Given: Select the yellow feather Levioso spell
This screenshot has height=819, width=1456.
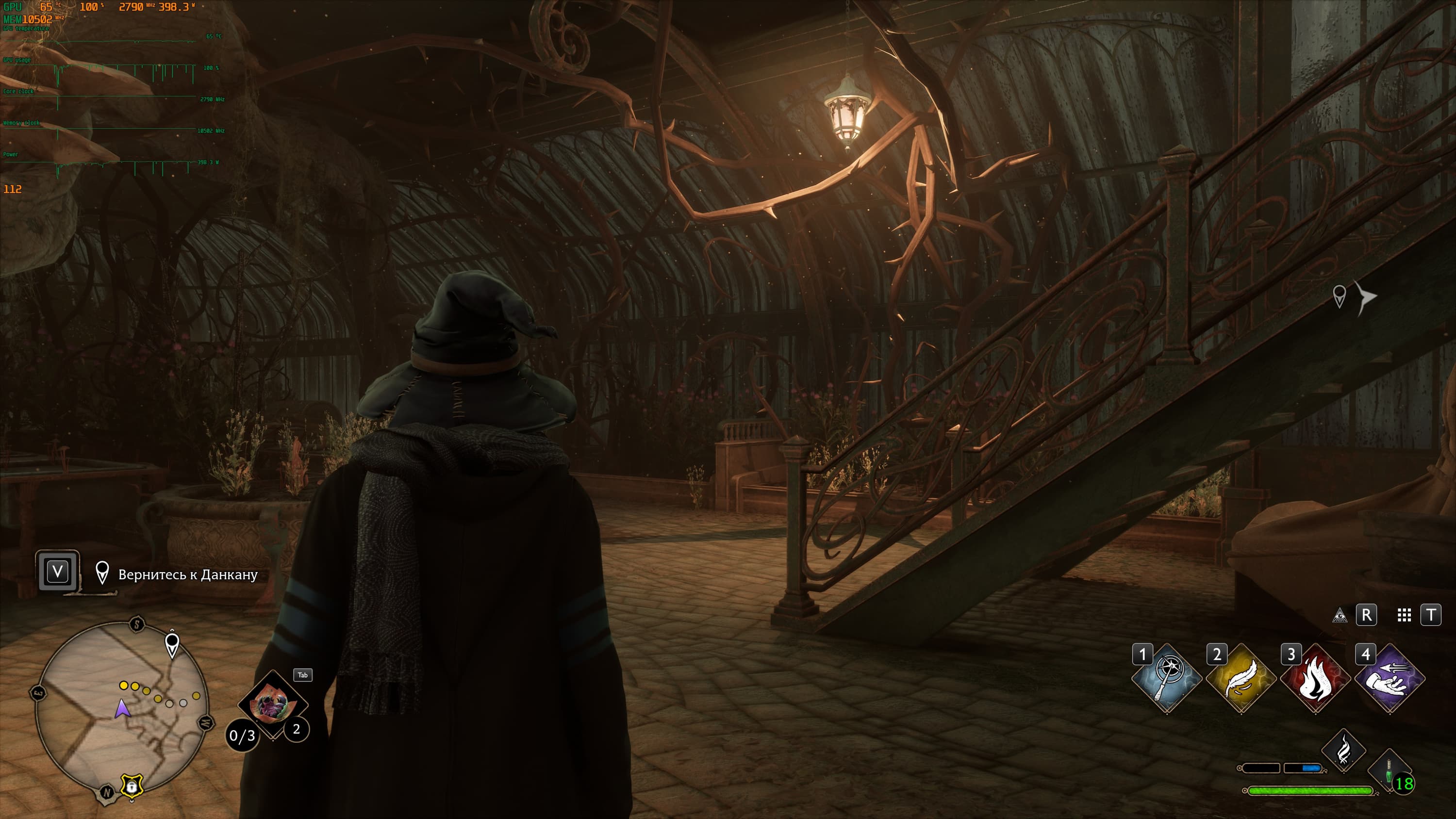Looking at the screenshot, I should 1241,678.
